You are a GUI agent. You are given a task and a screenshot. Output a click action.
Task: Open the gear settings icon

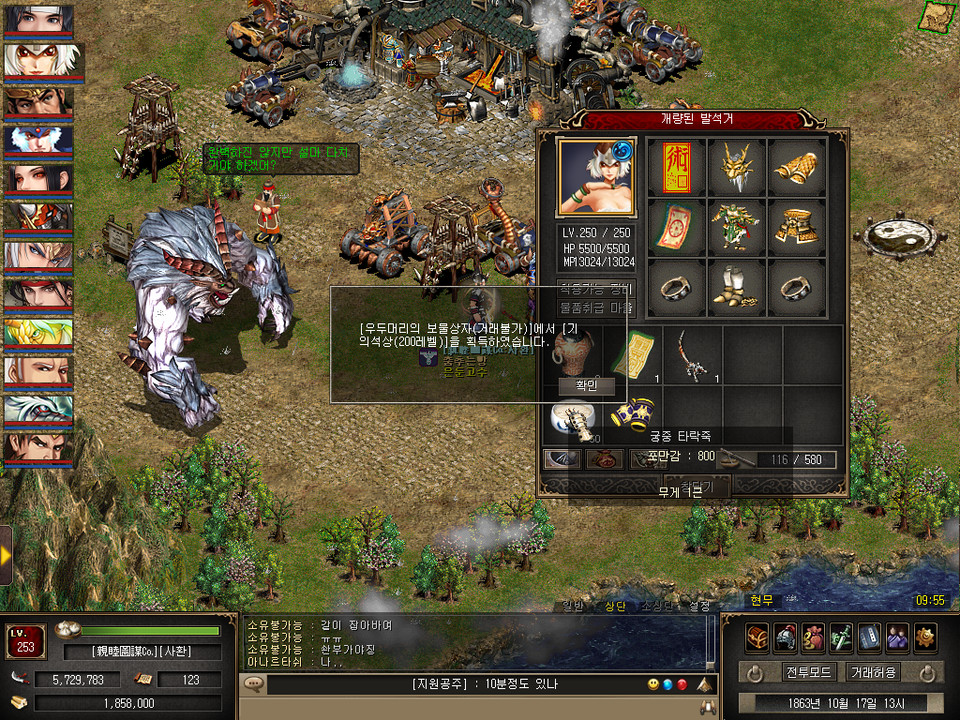pyautogui.click(x=926, y=636)
